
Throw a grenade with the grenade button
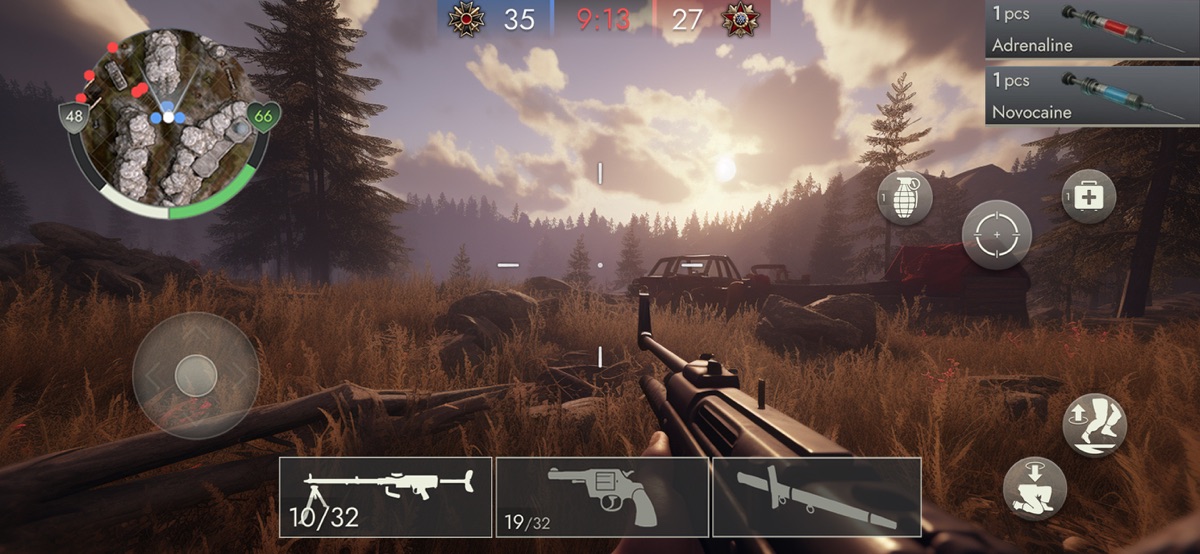(905, 198)
